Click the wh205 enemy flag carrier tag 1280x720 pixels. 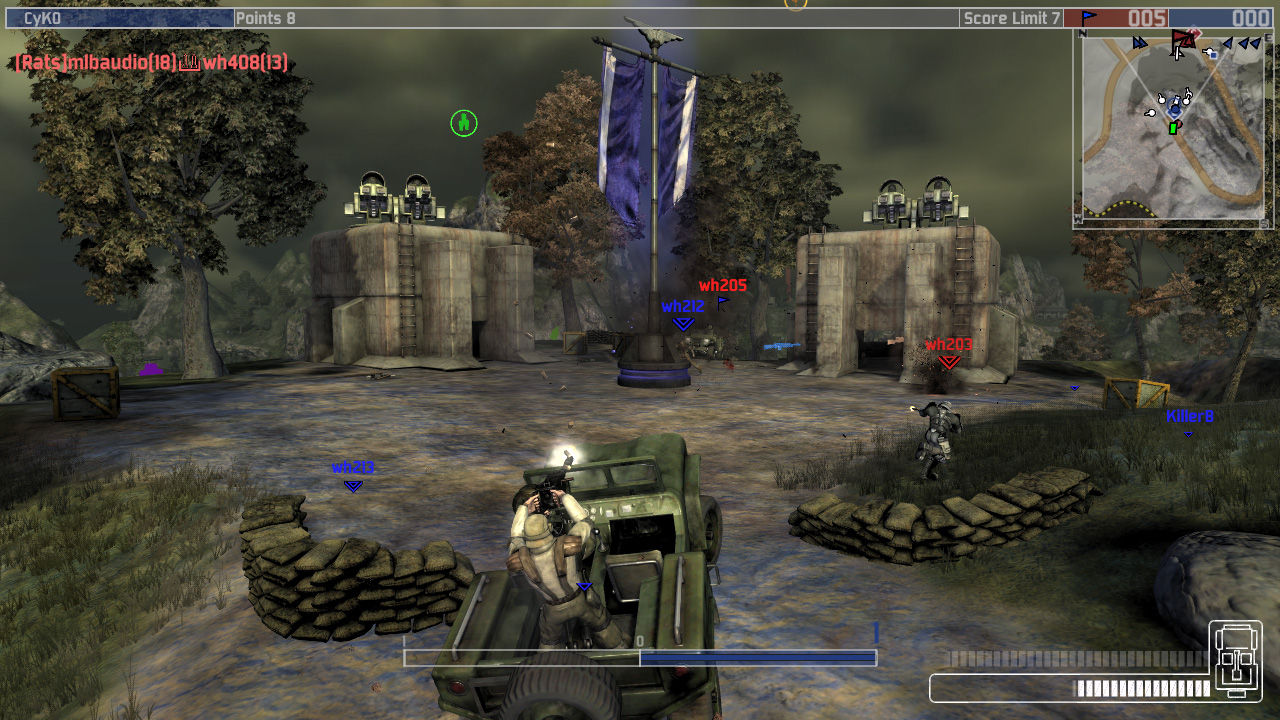(723, 286)
